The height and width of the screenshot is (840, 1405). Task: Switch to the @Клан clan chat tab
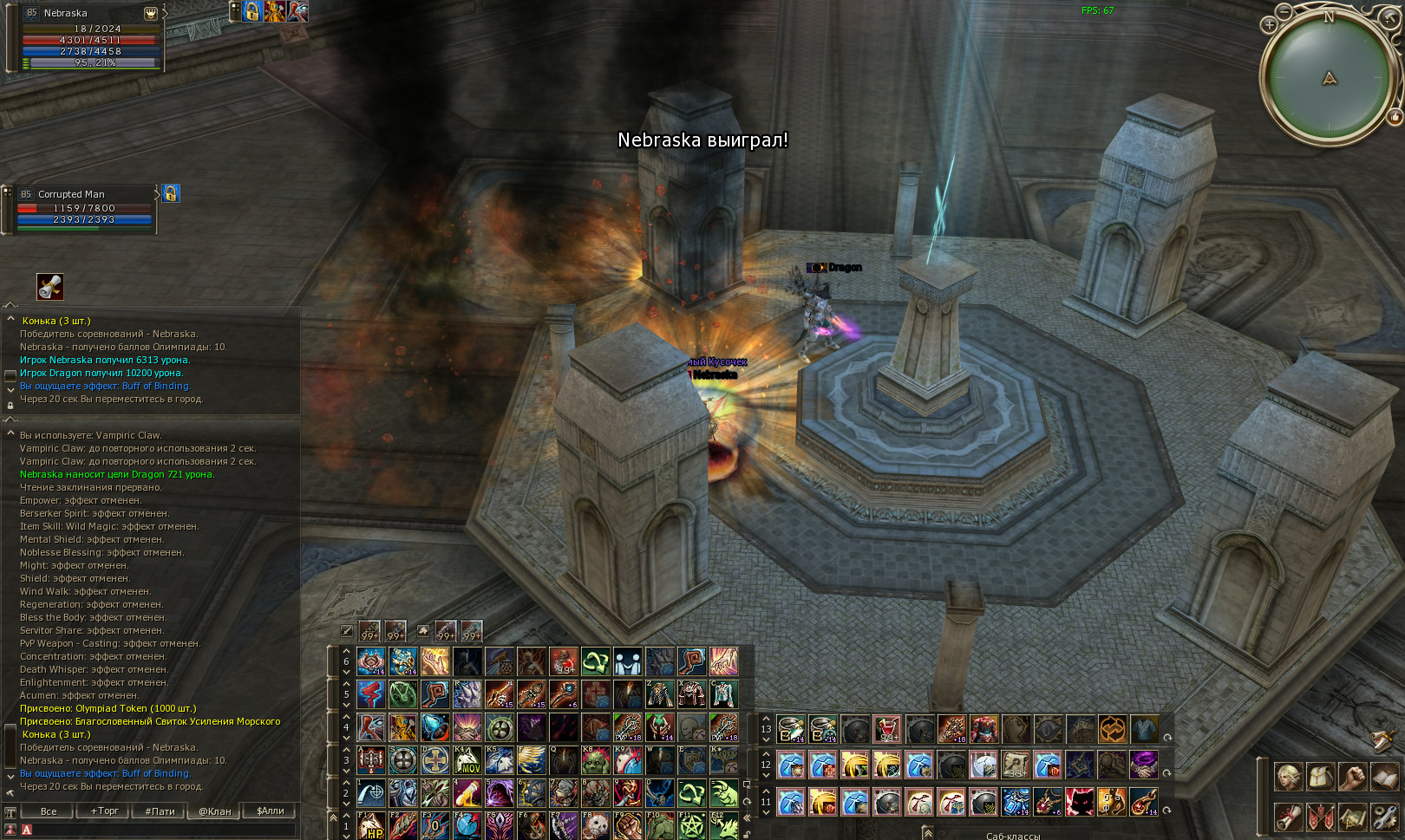(x=215, y=811)
